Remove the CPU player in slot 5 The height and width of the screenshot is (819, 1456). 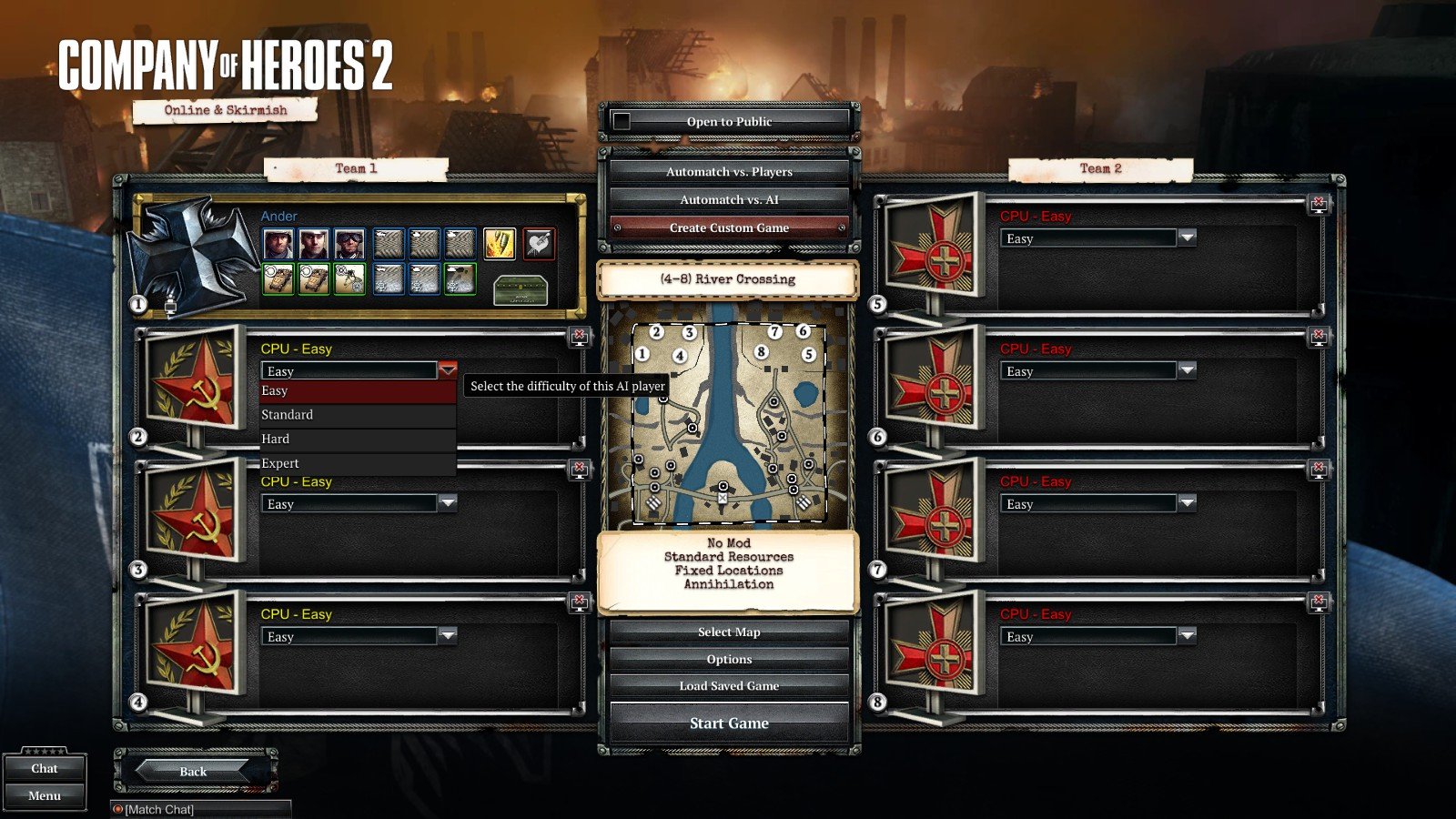point(1319,203)
